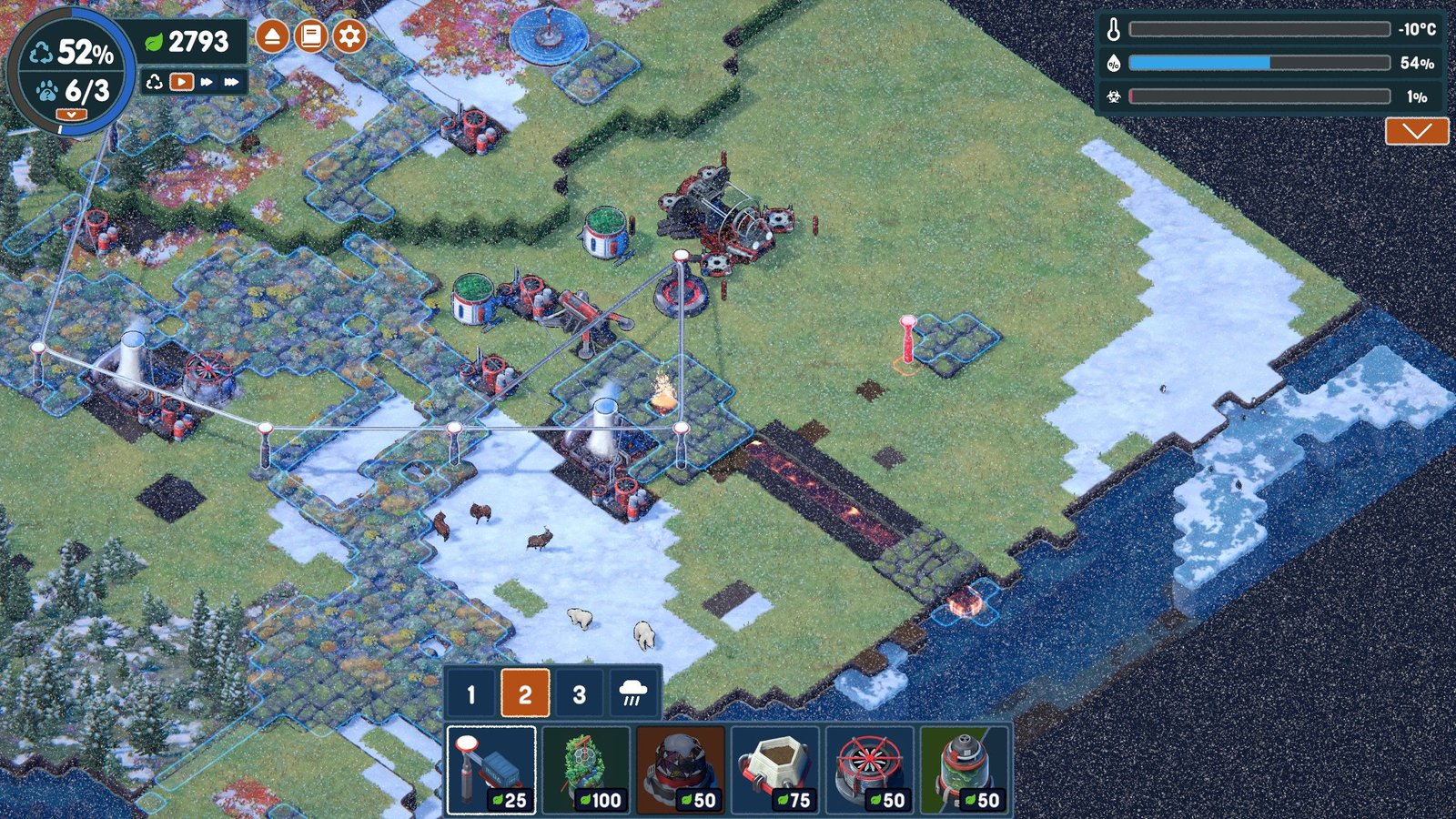The image size is (1456, 819).
Task: Select the dark geodesic dome building
Action: pos(681,770)
